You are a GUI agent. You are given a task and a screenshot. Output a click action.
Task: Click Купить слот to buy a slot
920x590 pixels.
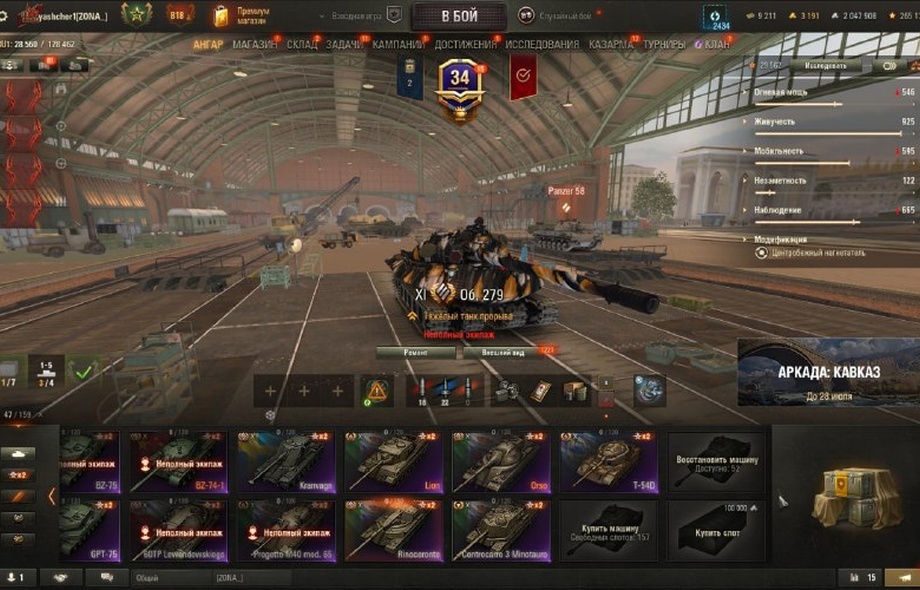tap(716, 530)
